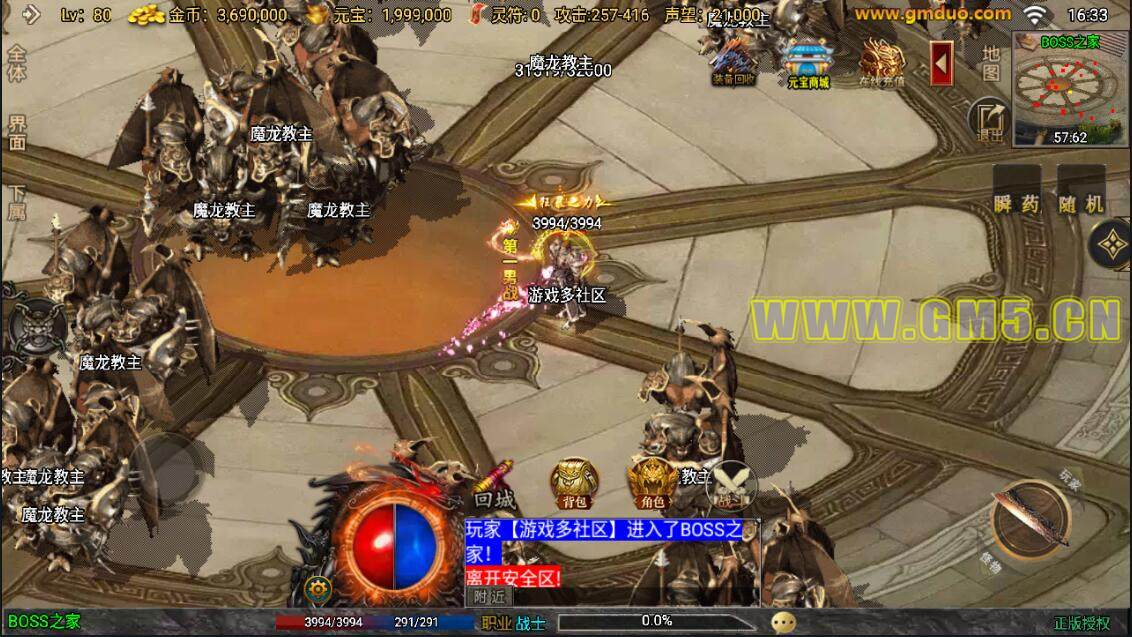Use the 回城 return-to-town scroll
Image resolution: width=1132 pixels, height=637 pixels.
[x=494, y=487]
